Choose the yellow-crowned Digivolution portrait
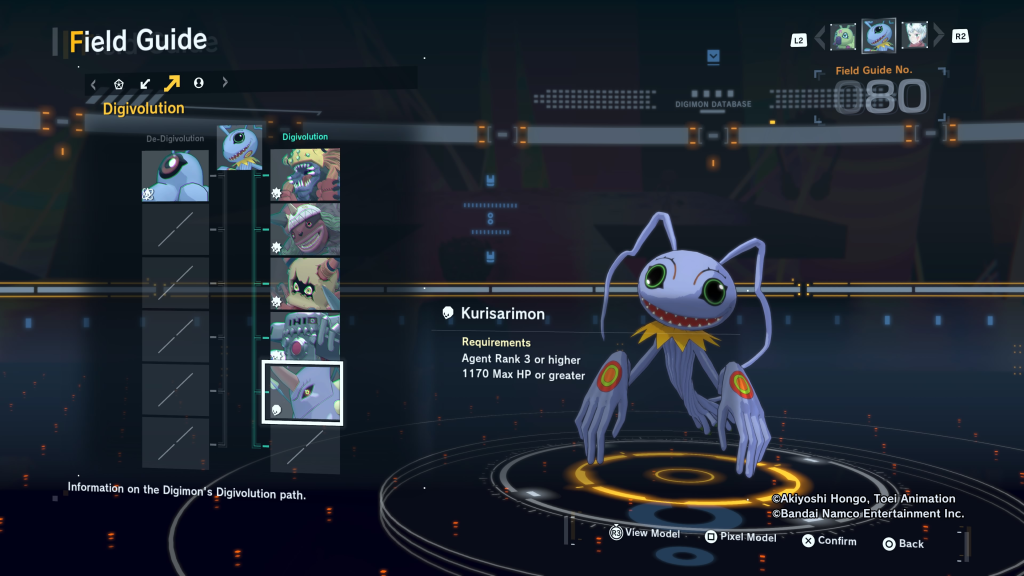This screenshot has width=1024, height=576. (x=305, y=176)
